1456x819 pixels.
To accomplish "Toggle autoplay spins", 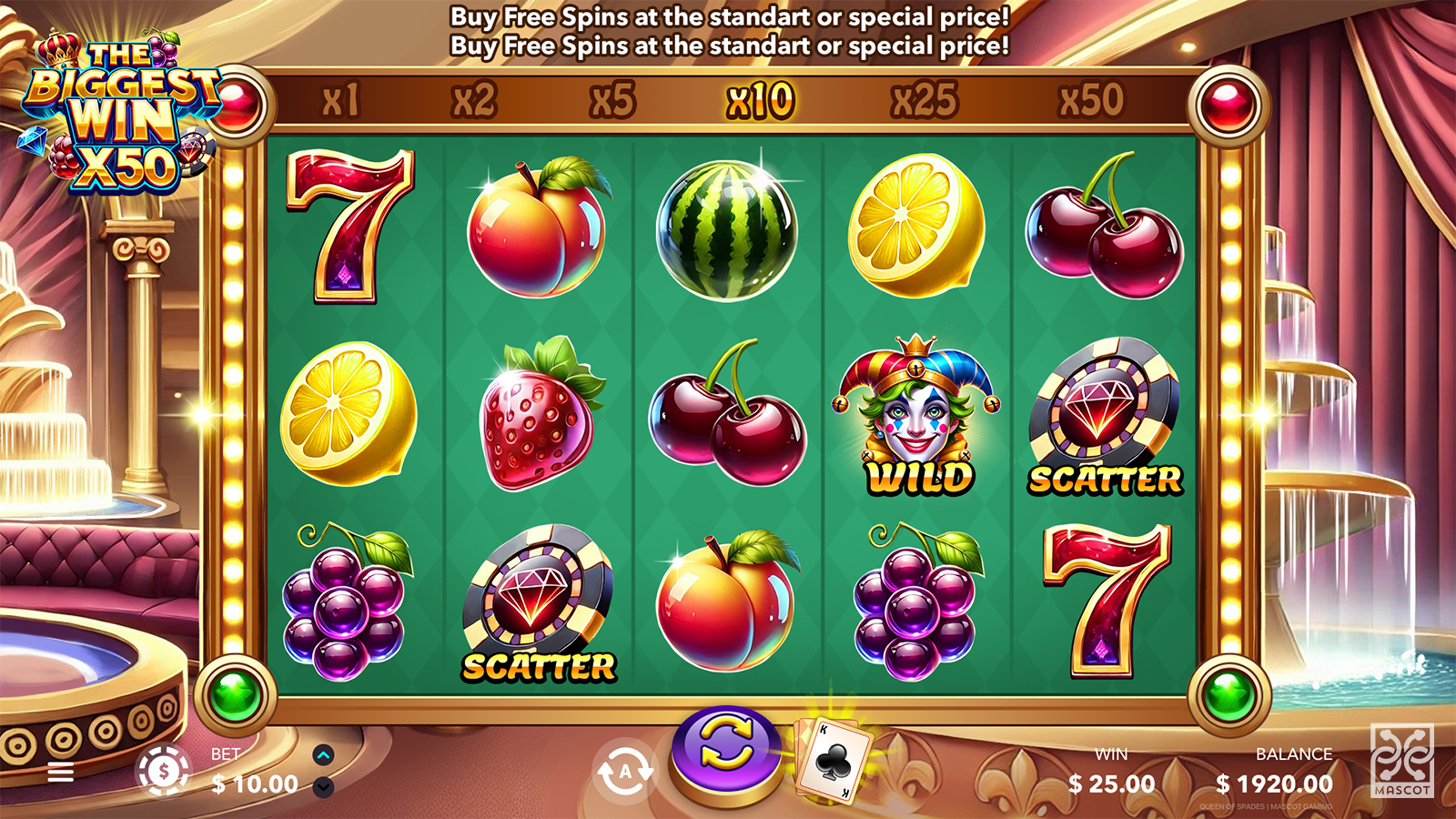I will [625, 772].
